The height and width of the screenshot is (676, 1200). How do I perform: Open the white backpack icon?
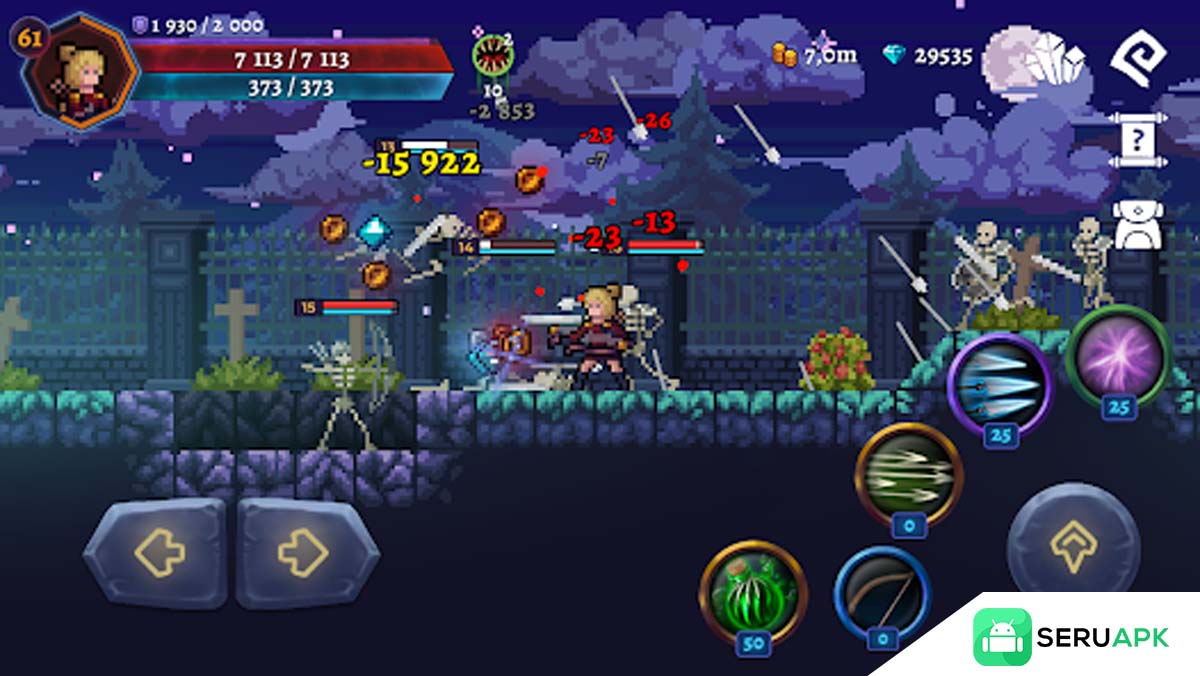tap(1138, 225)
